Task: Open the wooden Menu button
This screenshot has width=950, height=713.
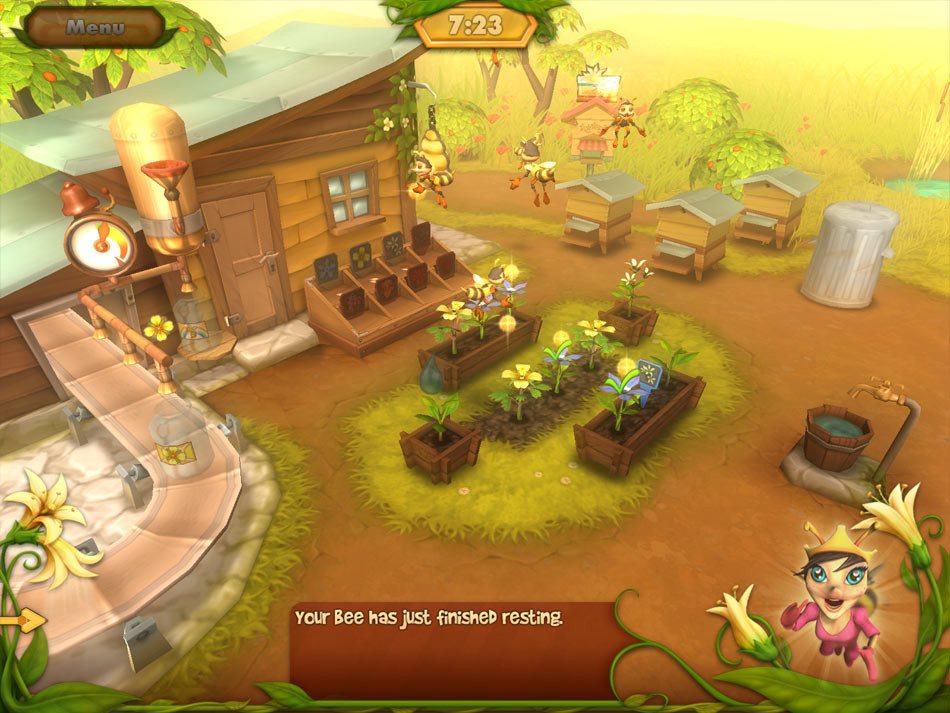Action: 94,27
